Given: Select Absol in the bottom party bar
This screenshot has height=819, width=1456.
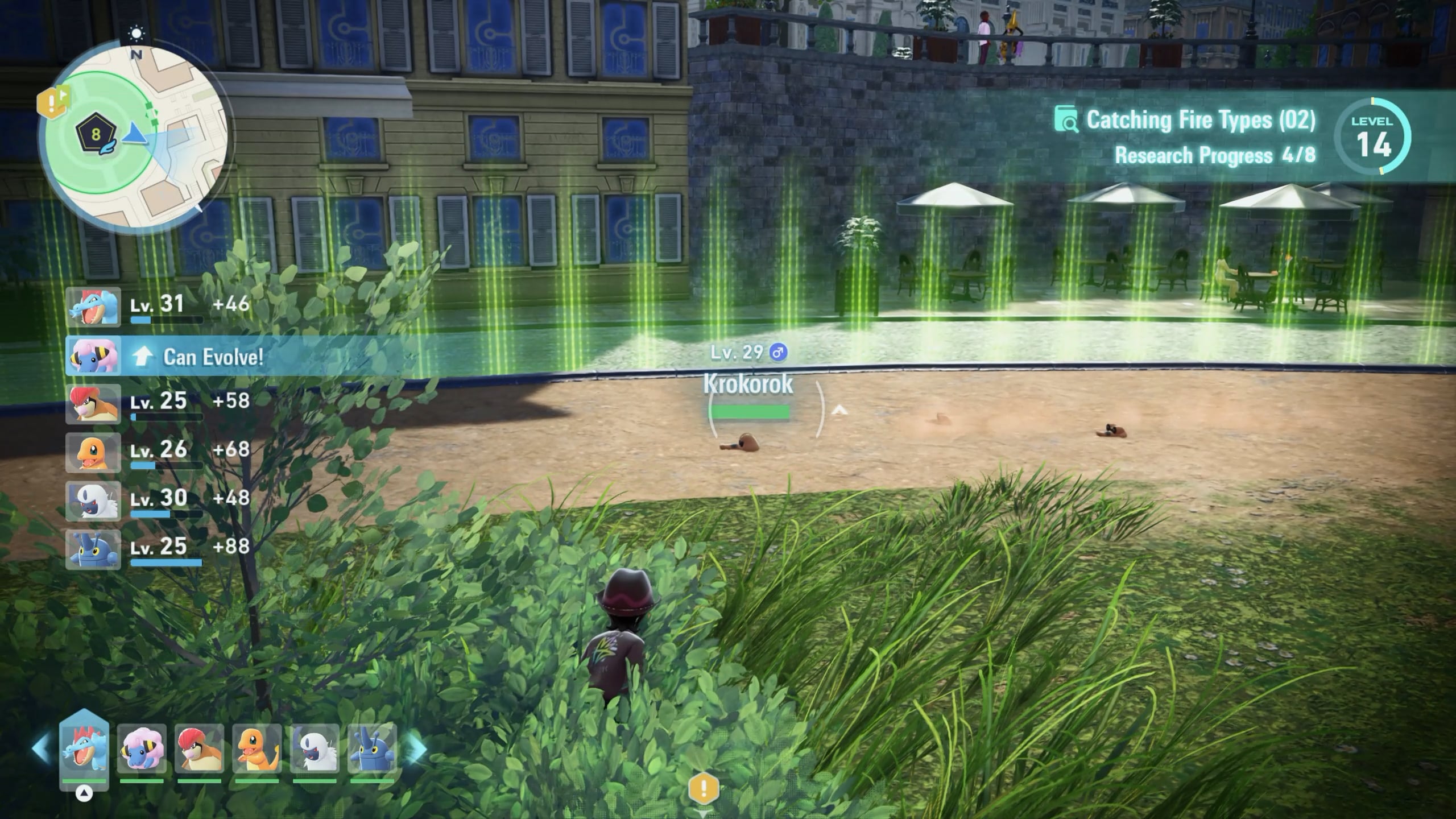Looking at the screenshot, I should pos(315,749).
